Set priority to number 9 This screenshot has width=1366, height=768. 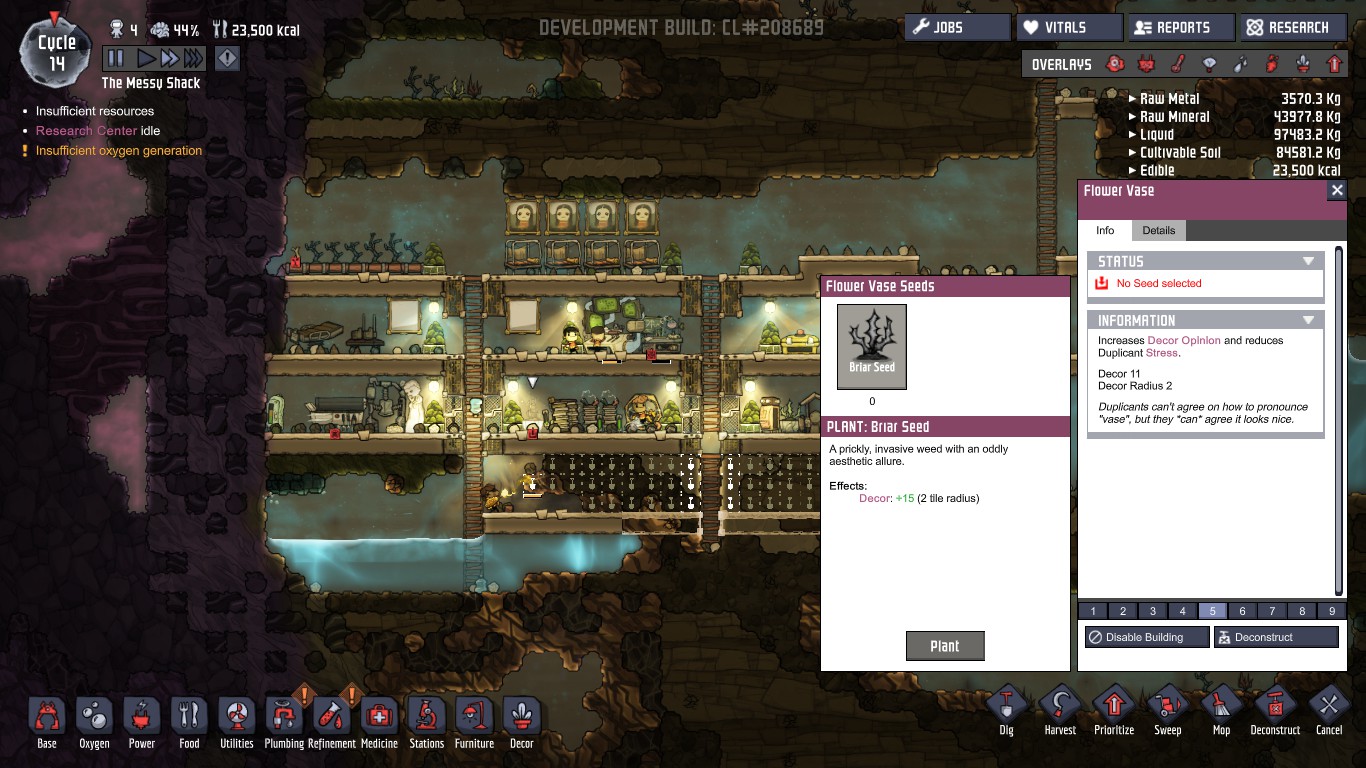tap(1332, 611)
